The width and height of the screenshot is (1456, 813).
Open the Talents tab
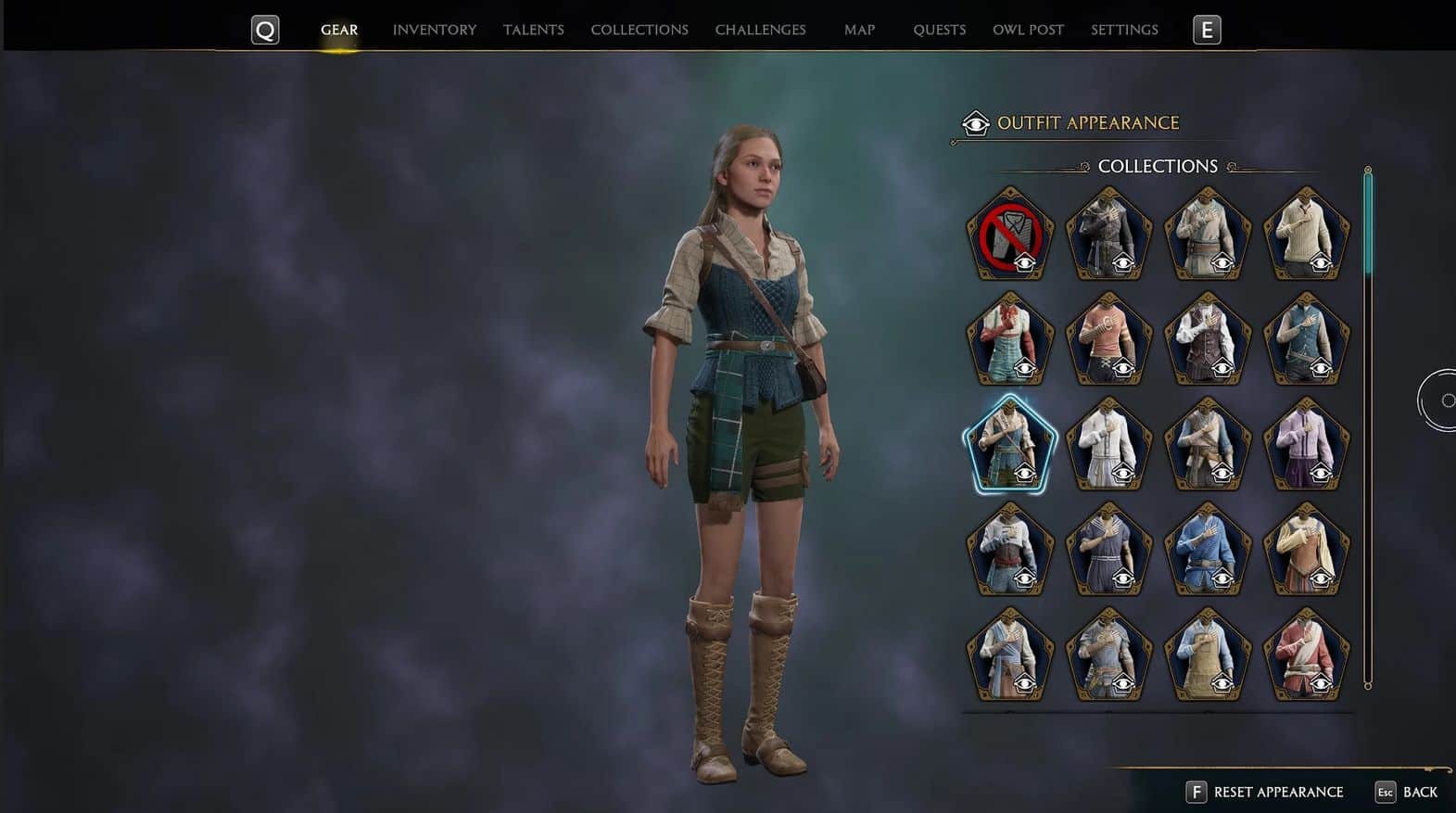pos(533,30)
